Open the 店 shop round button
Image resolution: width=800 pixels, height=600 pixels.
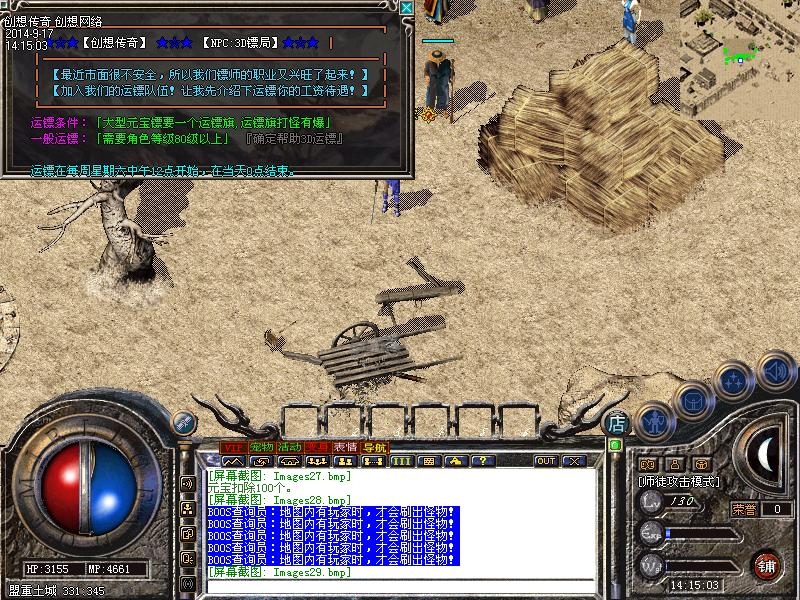[616, 423]
